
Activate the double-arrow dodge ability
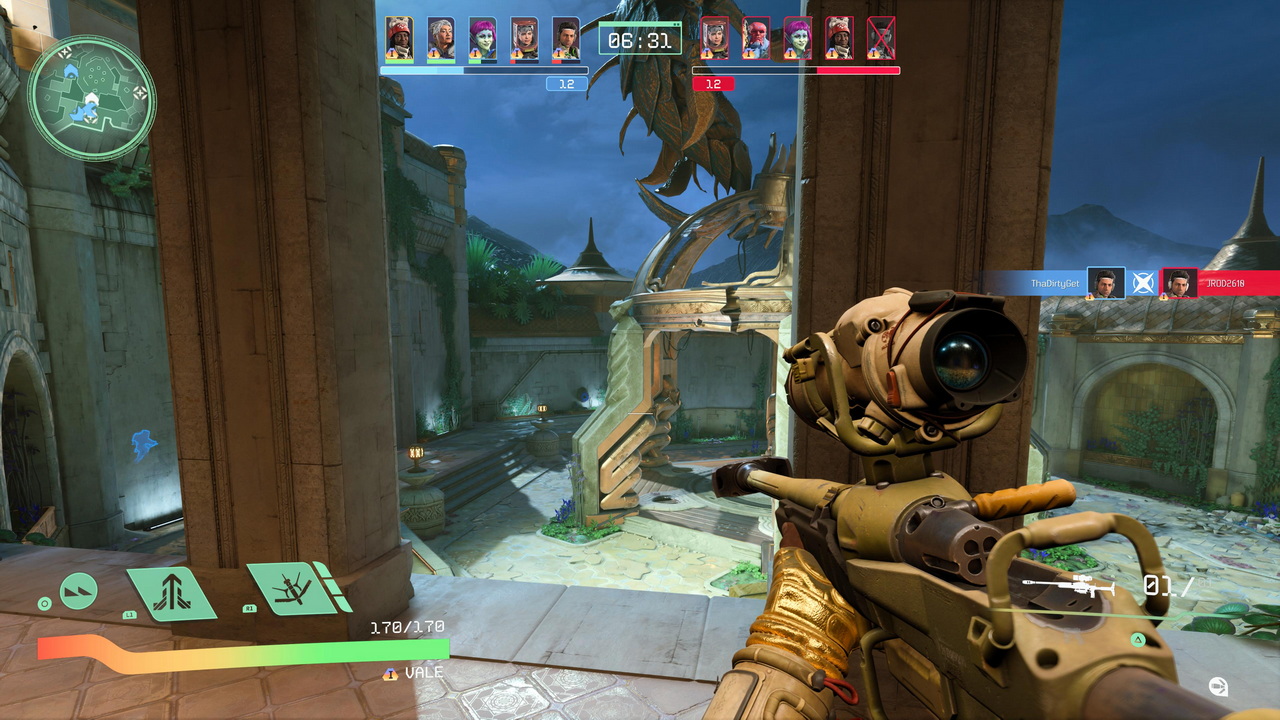point(79,591)
